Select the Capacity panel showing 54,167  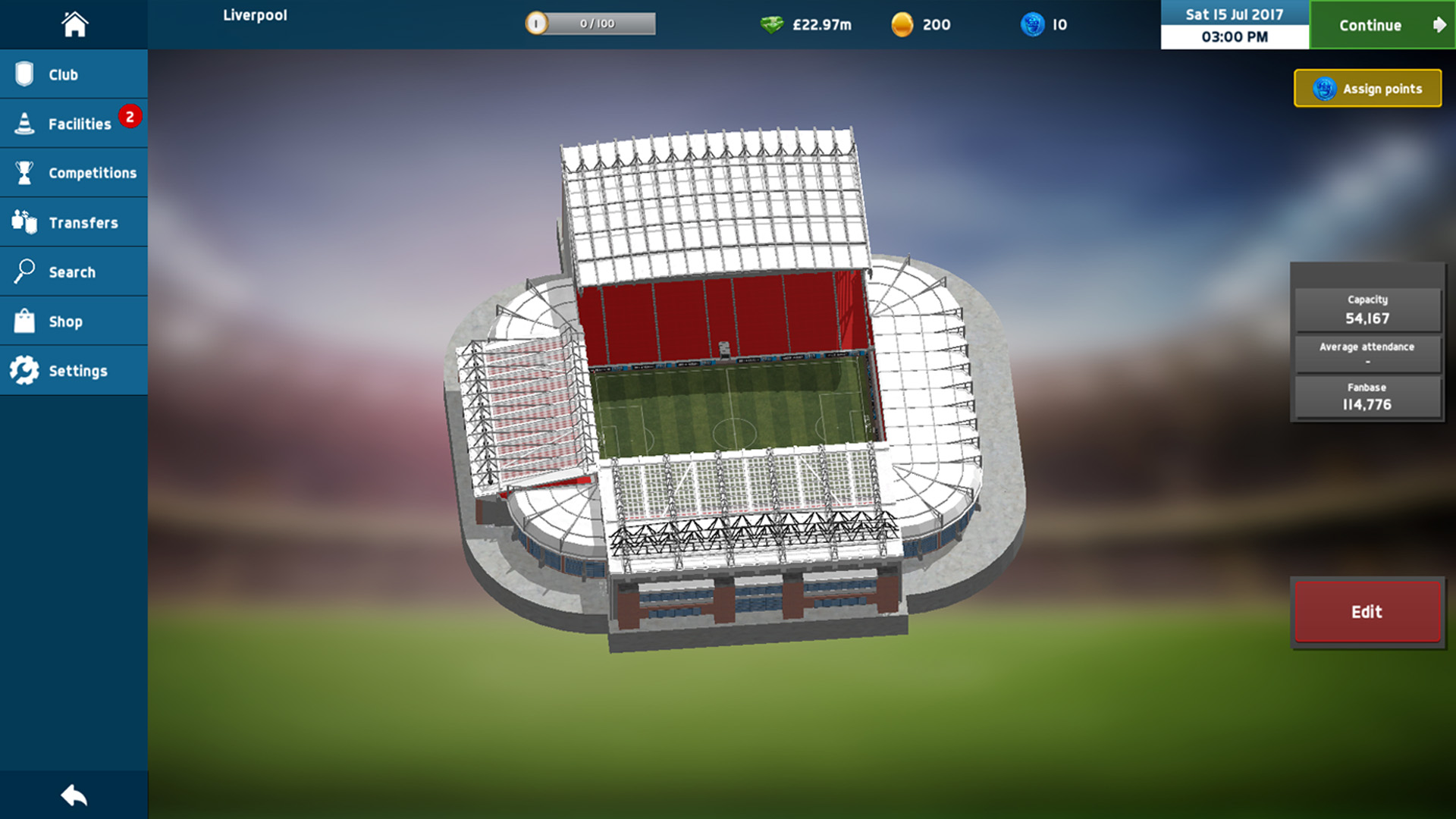pyautogui.click(x=1367, y=309)
